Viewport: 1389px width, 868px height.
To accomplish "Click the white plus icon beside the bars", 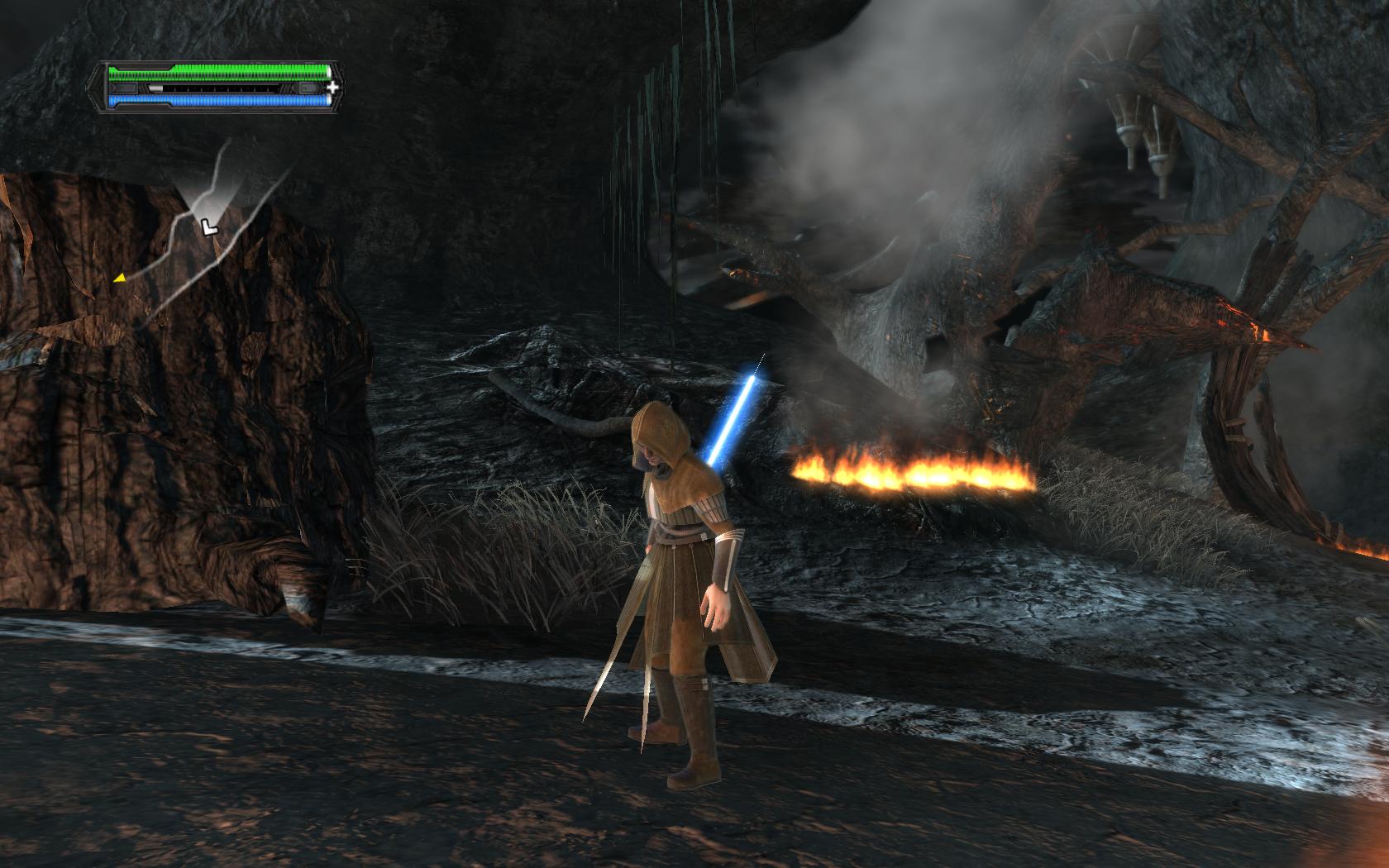I will [x=332, y=87].
